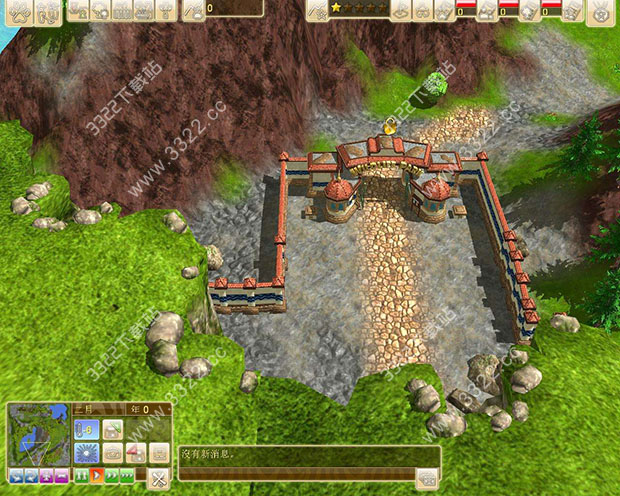Click the red house button
This screenshot has width=620, height=496.
tap(135, 453)
